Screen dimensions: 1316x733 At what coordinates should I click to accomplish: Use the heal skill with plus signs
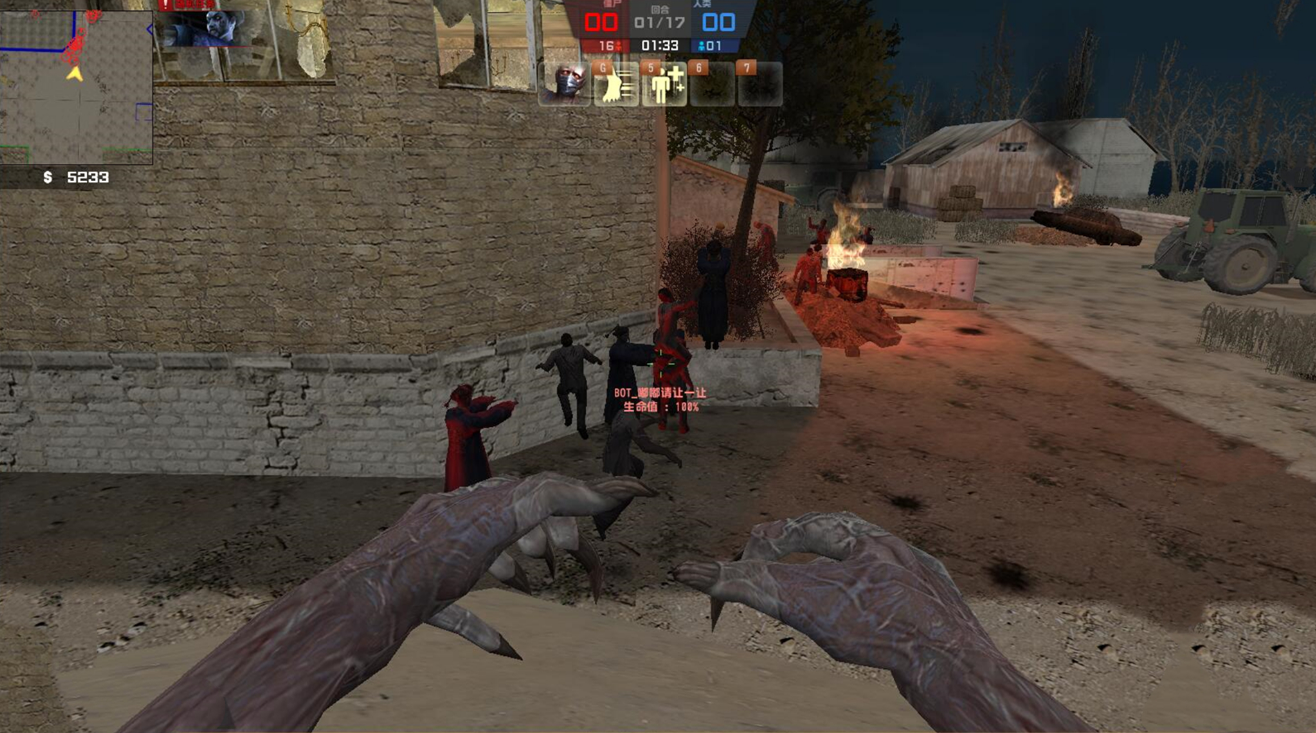coord(664,85)
